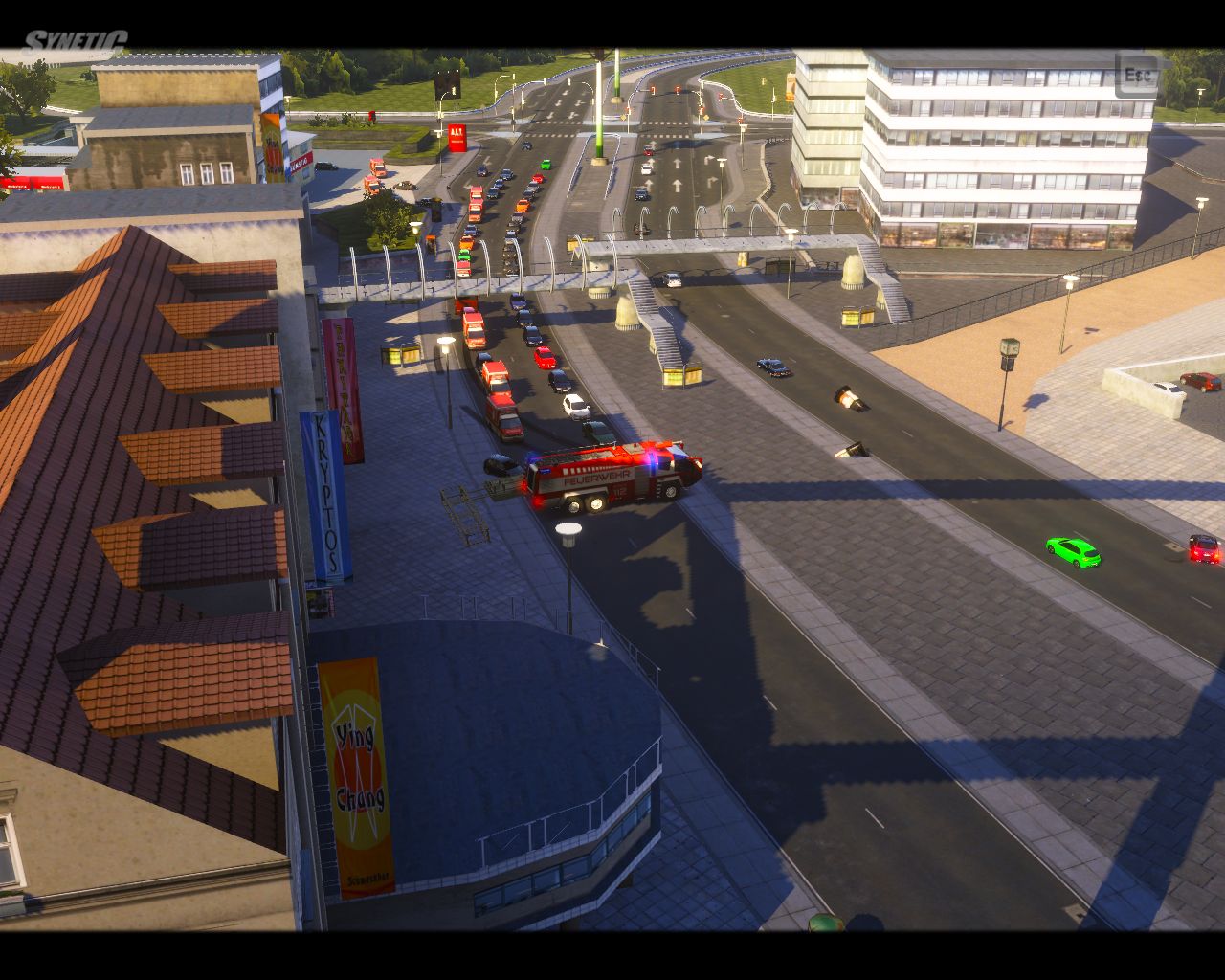Click the Esc button to exit
The height and width of the screenshot is (980, 1225).
pyautogui.click(x=1137, y=75)
